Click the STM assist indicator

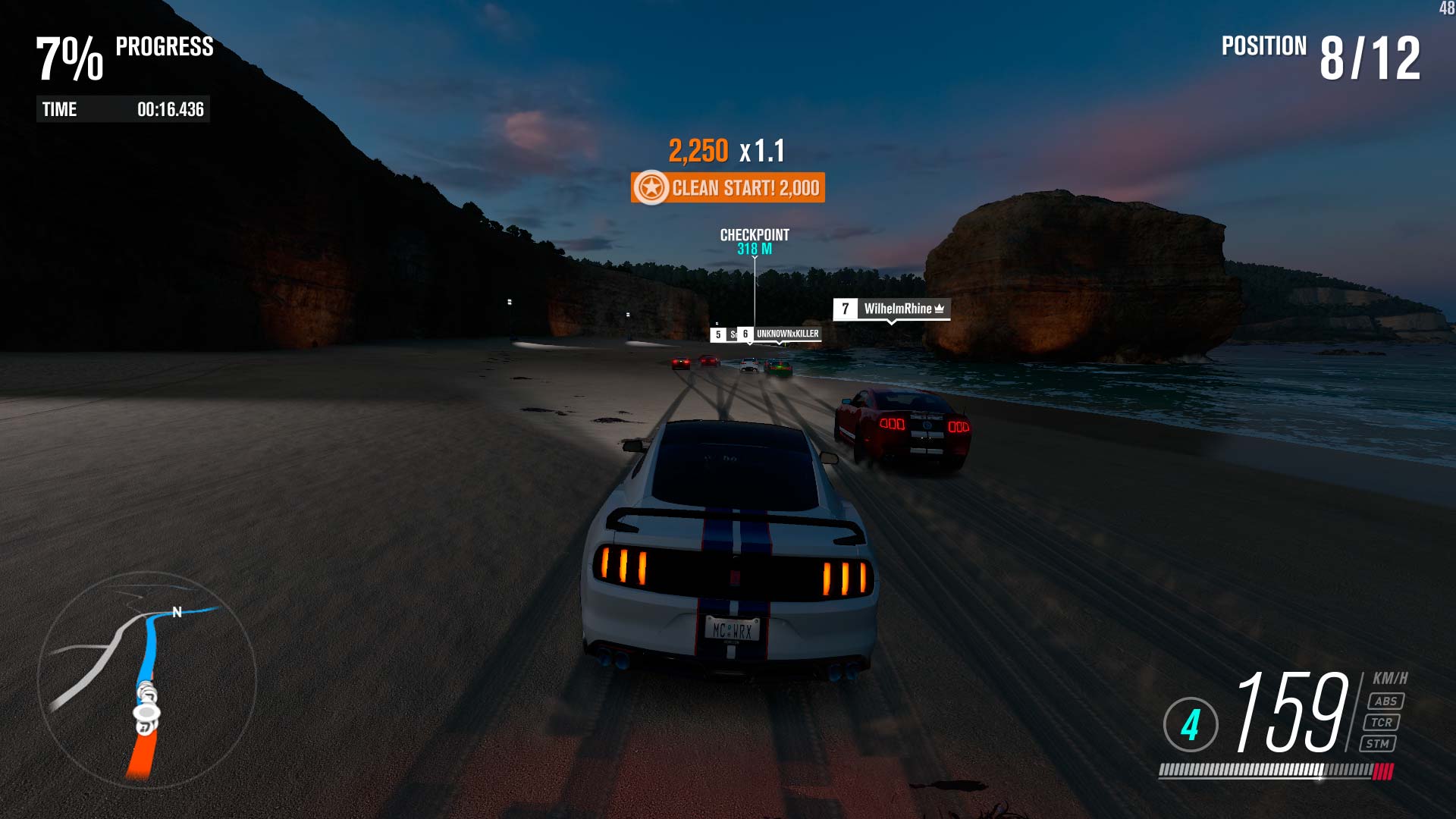point(1377,744)
